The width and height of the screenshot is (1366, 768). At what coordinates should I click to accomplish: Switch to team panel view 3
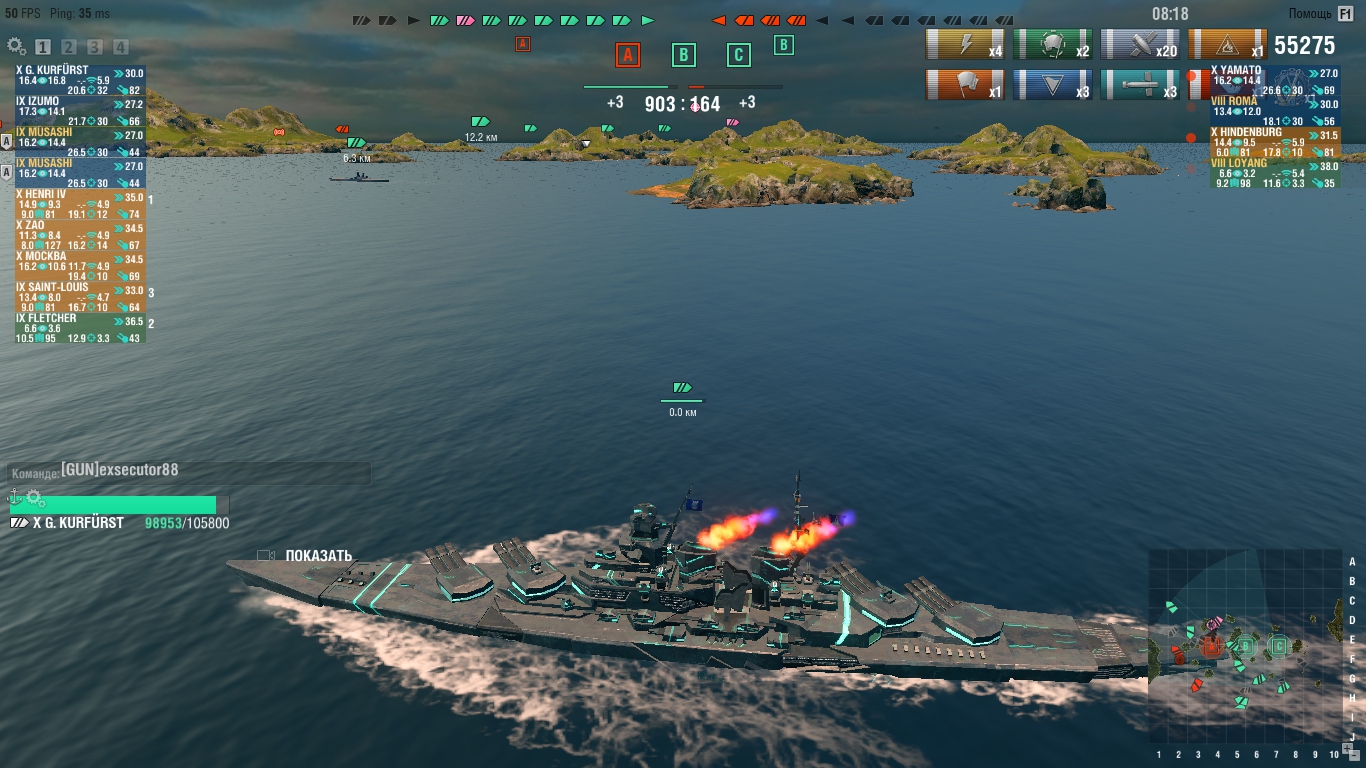pos(95,47)
